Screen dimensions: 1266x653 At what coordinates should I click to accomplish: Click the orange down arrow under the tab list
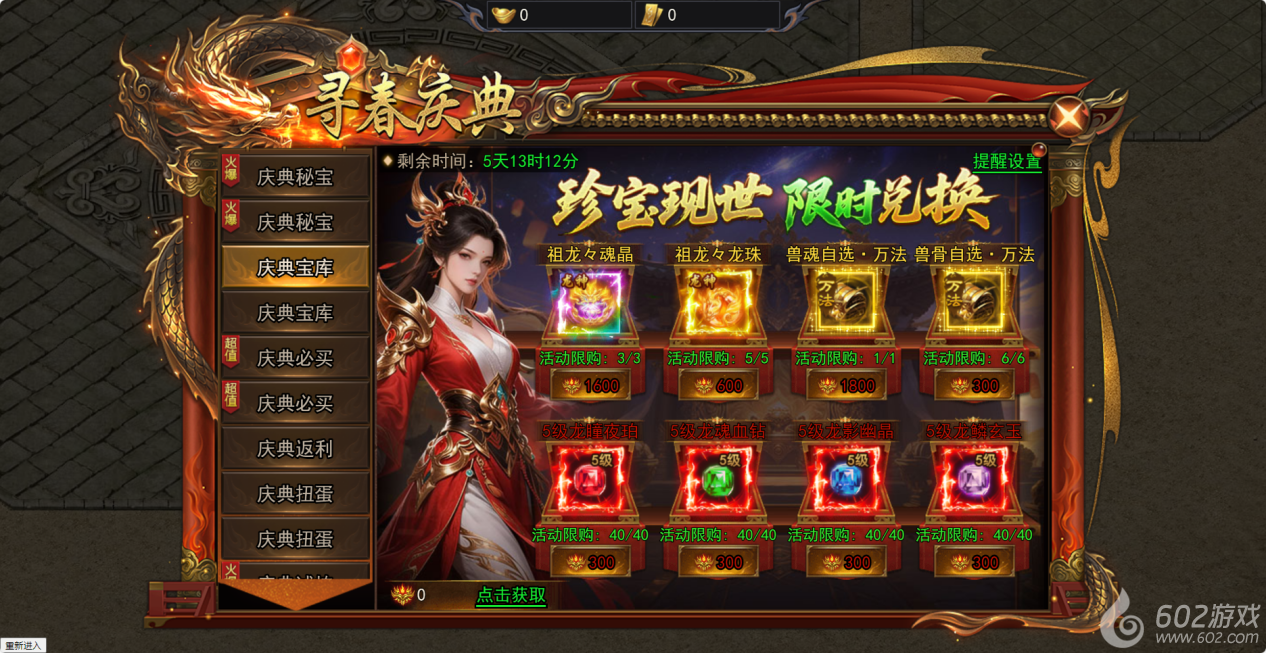pos(294,594)
